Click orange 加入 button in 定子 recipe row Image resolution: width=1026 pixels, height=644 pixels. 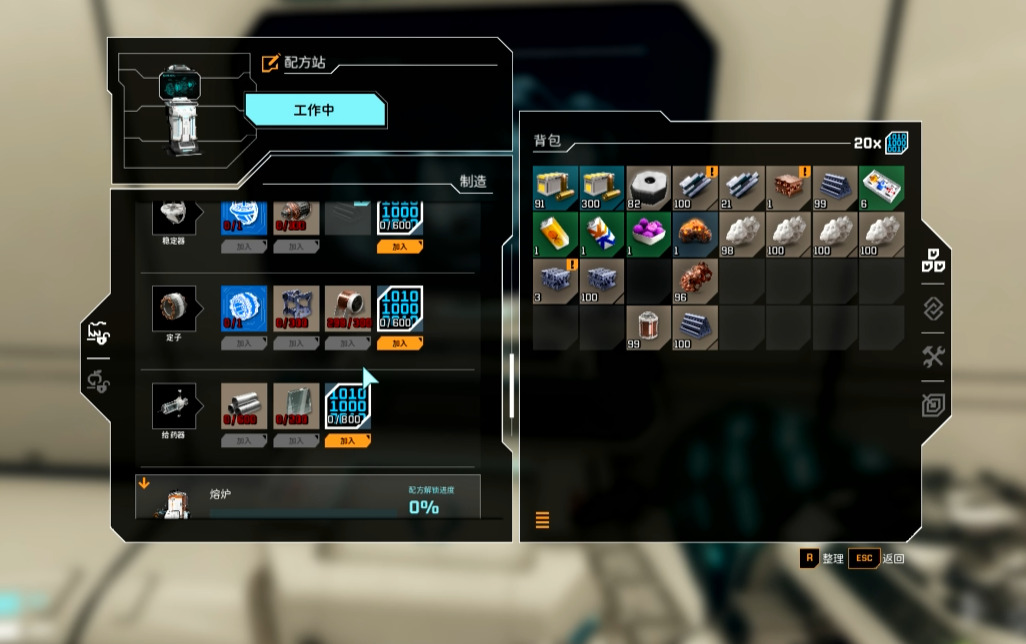(400, 343)
